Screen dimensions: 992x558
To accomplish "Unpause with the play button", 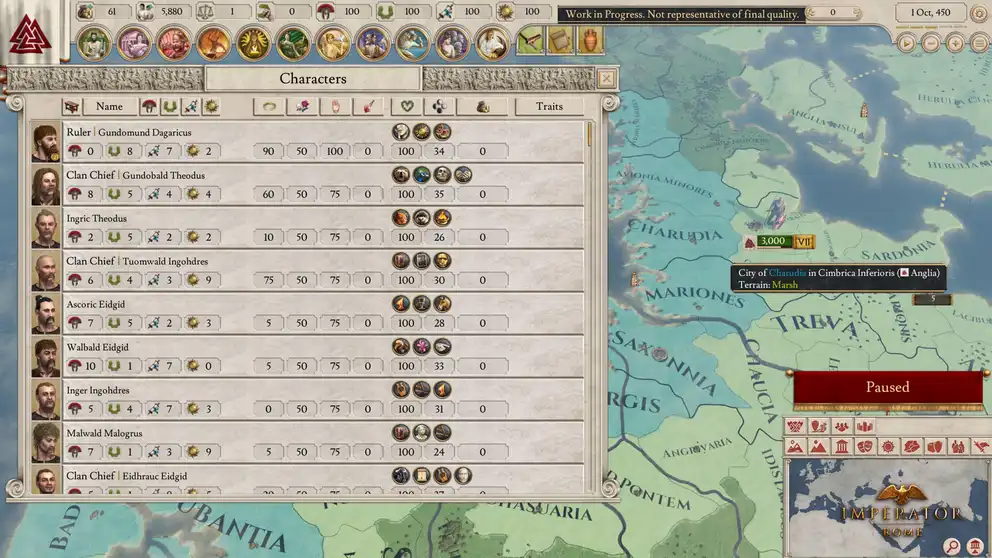I will pyautogui.click(x=906, y=43).
